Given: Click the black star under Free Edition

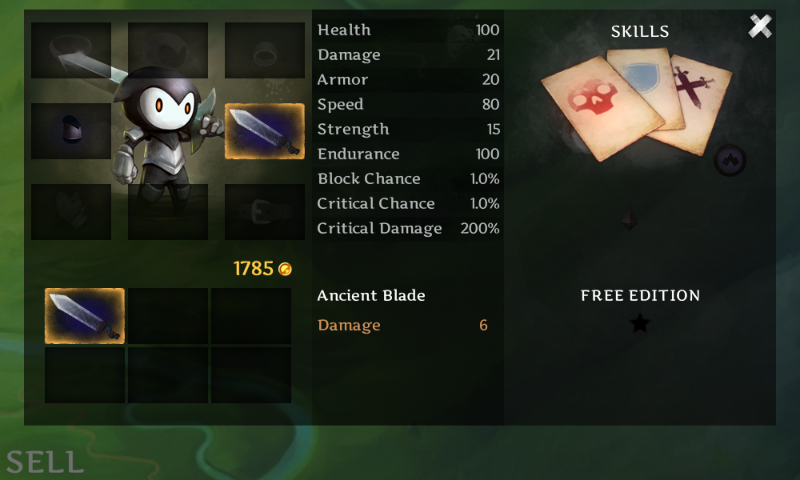Looking at the screenshot, I should click(x=640, y=323).
